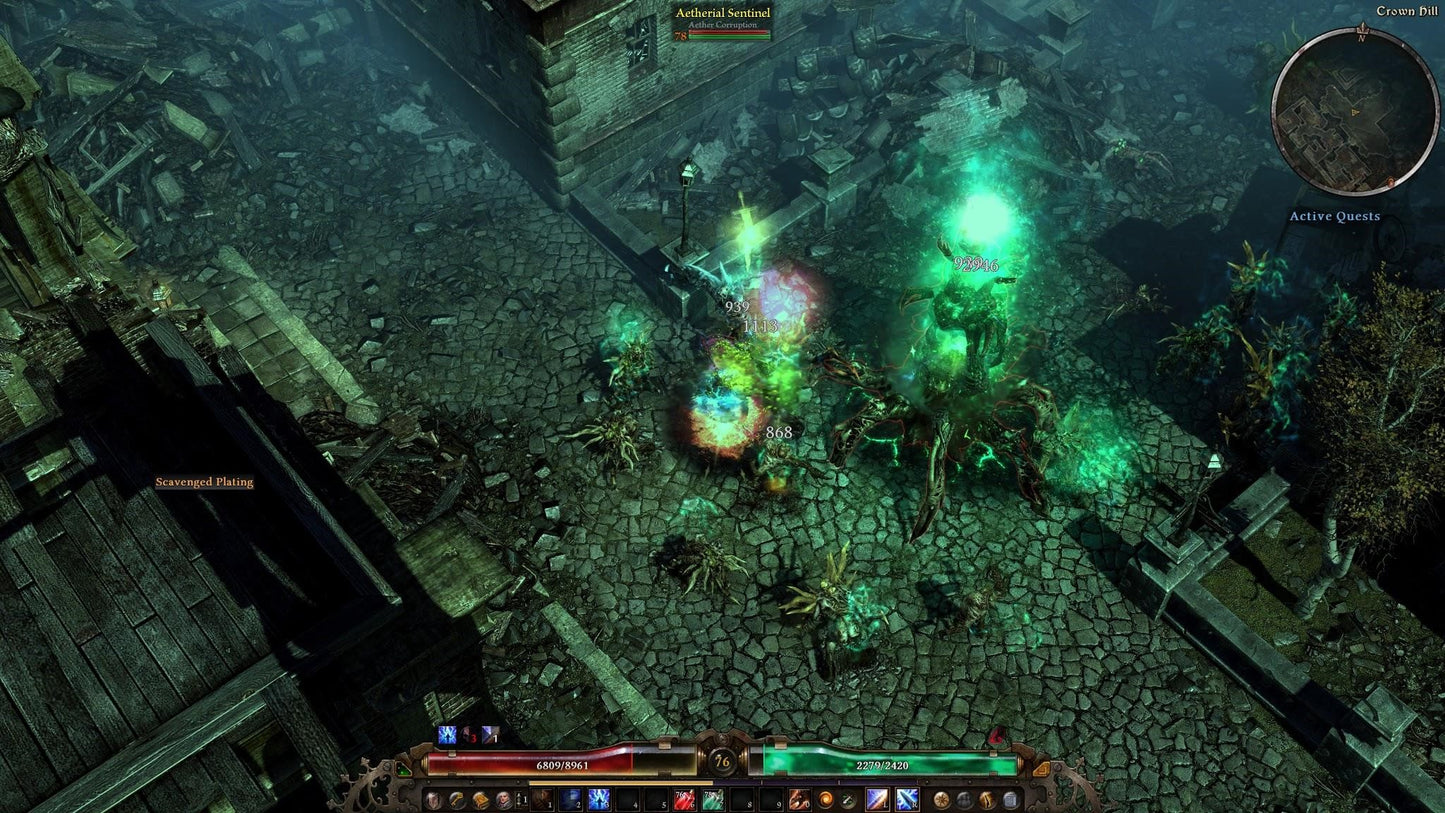Trigger the right-mouse skill slot marked R
Image resolution: width=1445 pixels, height=813 pixels.
906,801
